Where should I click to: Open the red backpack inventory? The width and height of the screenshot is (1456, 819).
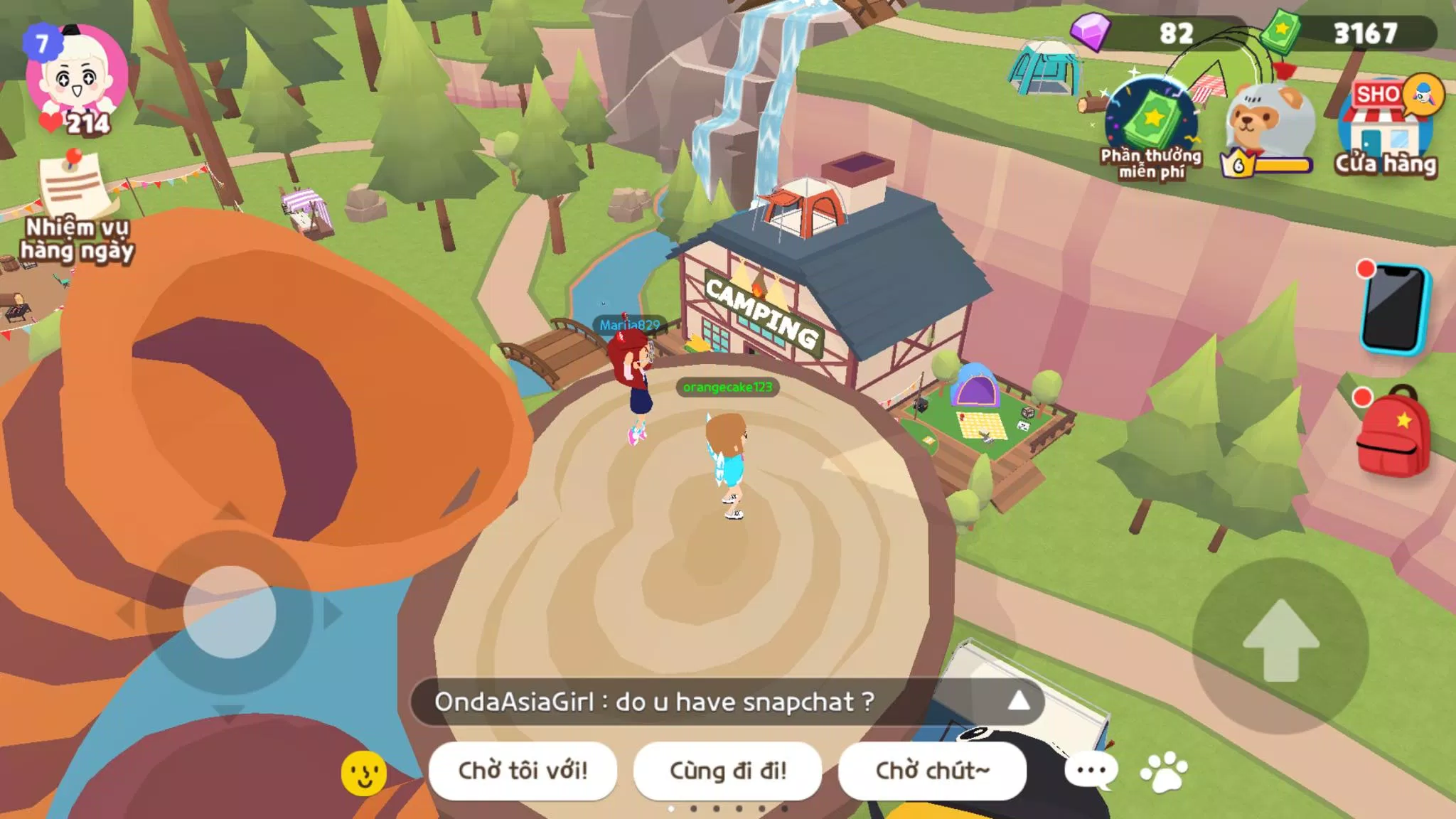pyautogui.click(x=1393, y=432)
